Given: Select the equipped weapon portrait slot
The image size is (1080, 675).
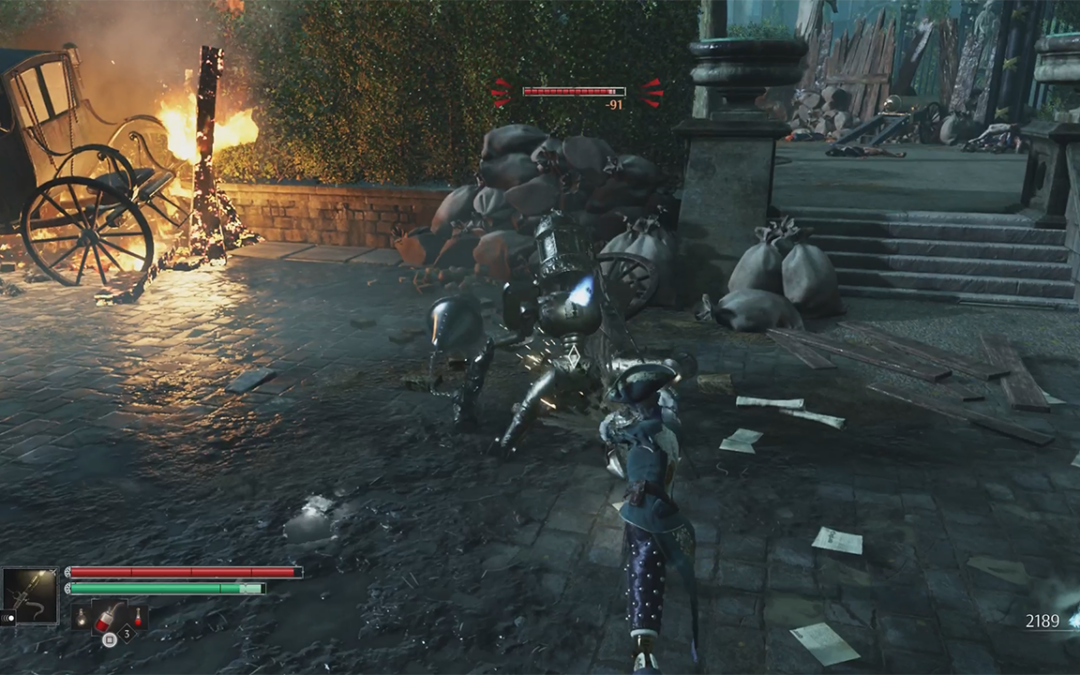Looking at the screenshot, I should click(30, 596).
